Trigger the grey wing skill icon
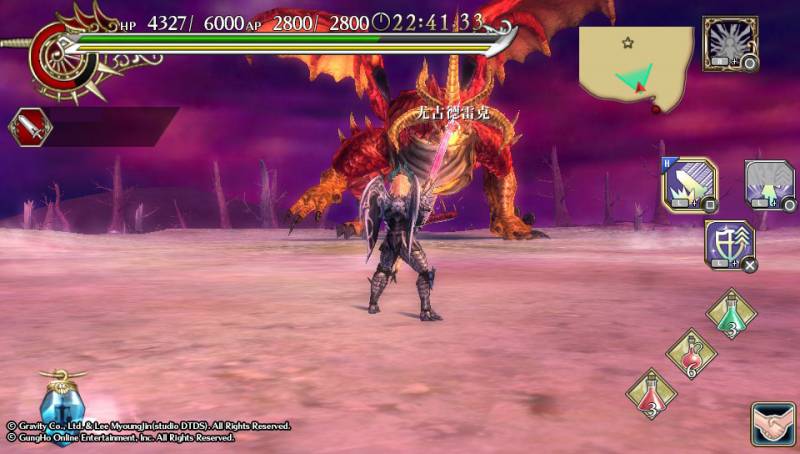Image resolution: width=800 pixels, height=454 pixels. (768, 184)
